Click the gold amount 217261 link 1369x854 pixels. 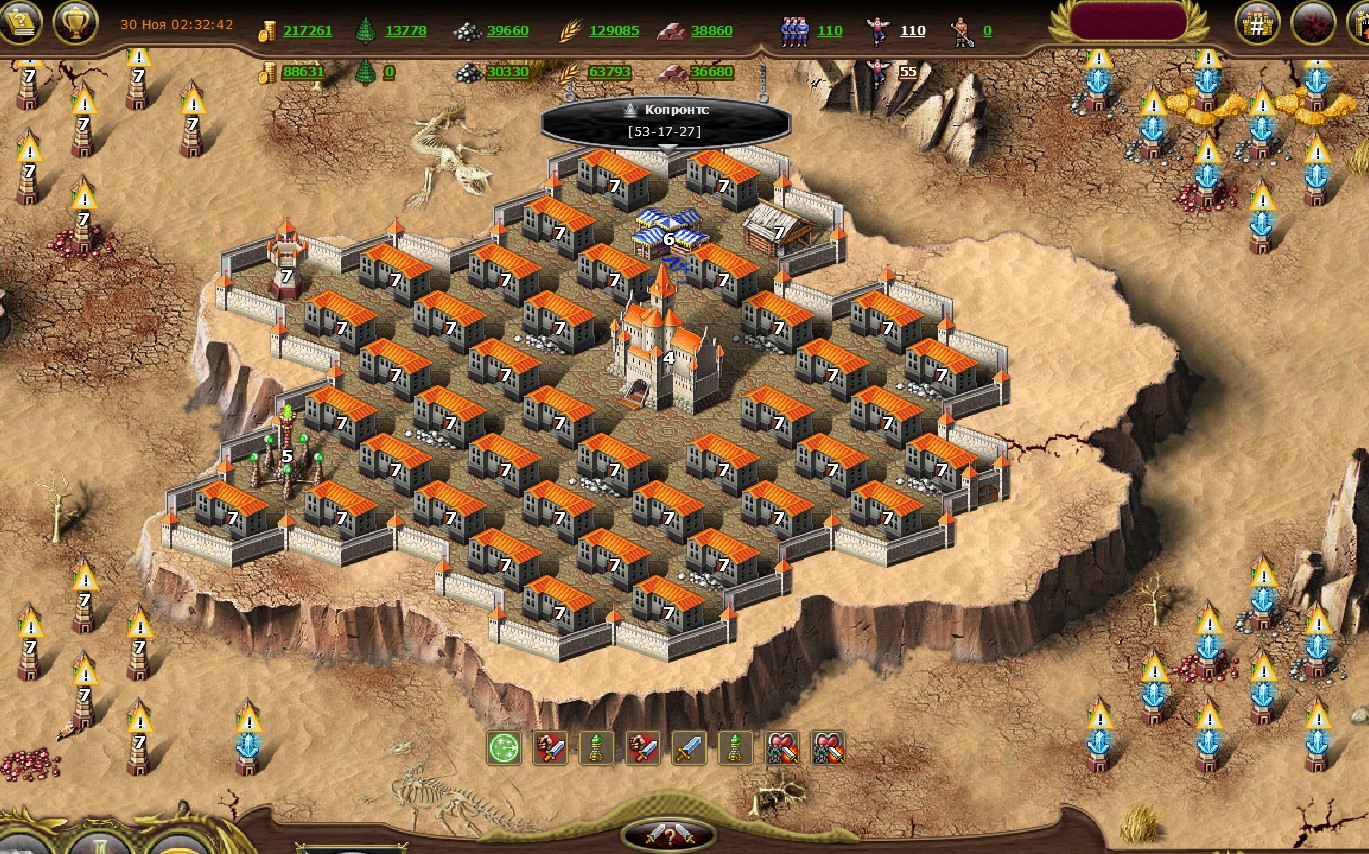coord(307,31)
